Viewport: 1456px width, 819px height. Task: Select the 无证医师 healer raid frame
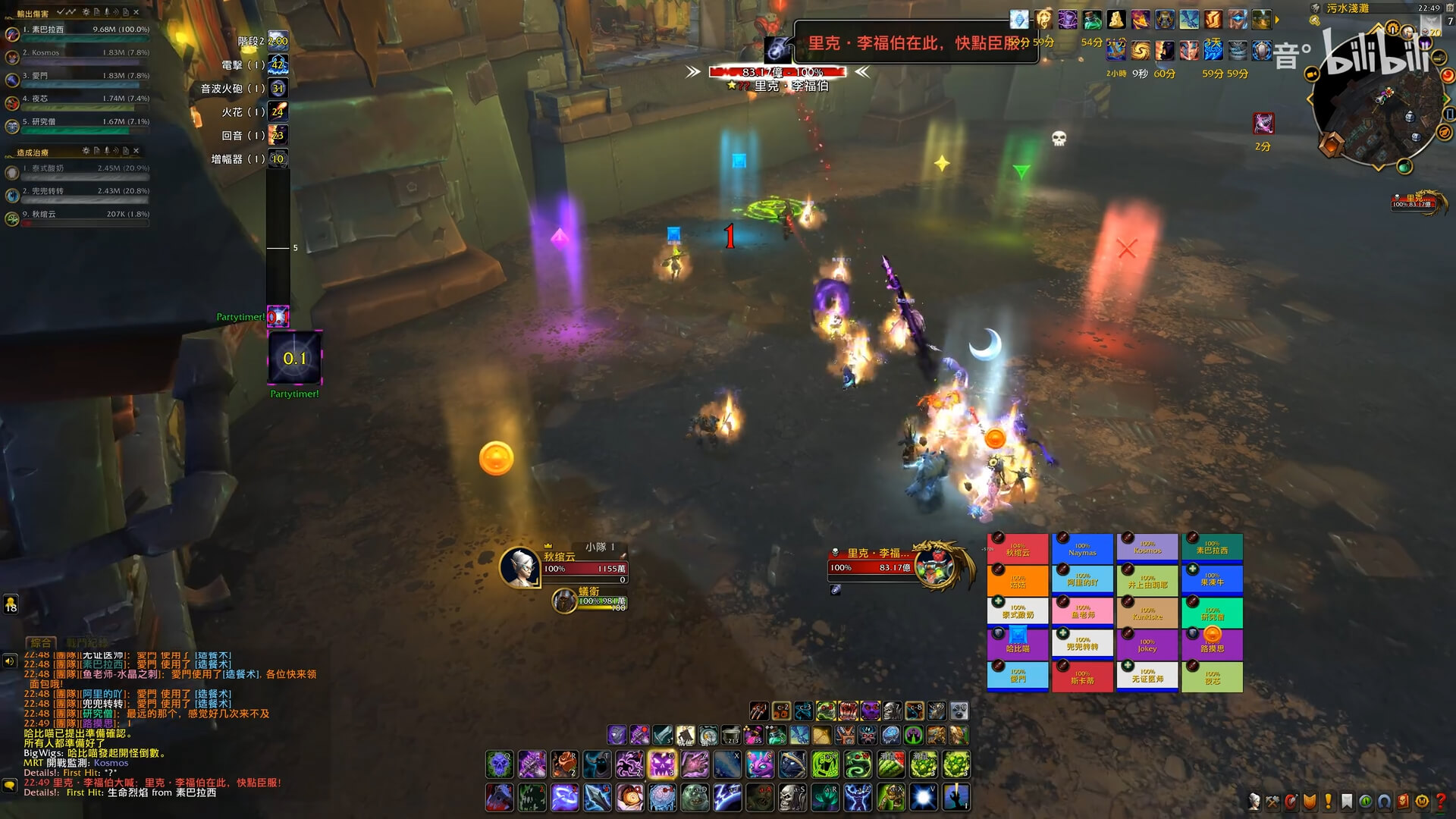1147,676
